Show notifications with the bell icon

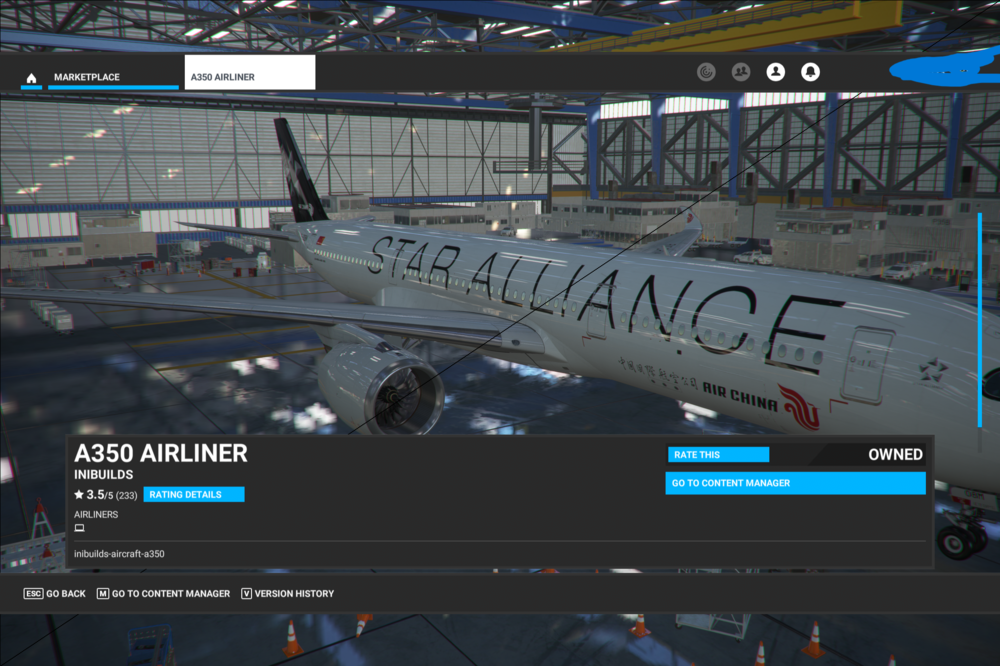point(810,72)
